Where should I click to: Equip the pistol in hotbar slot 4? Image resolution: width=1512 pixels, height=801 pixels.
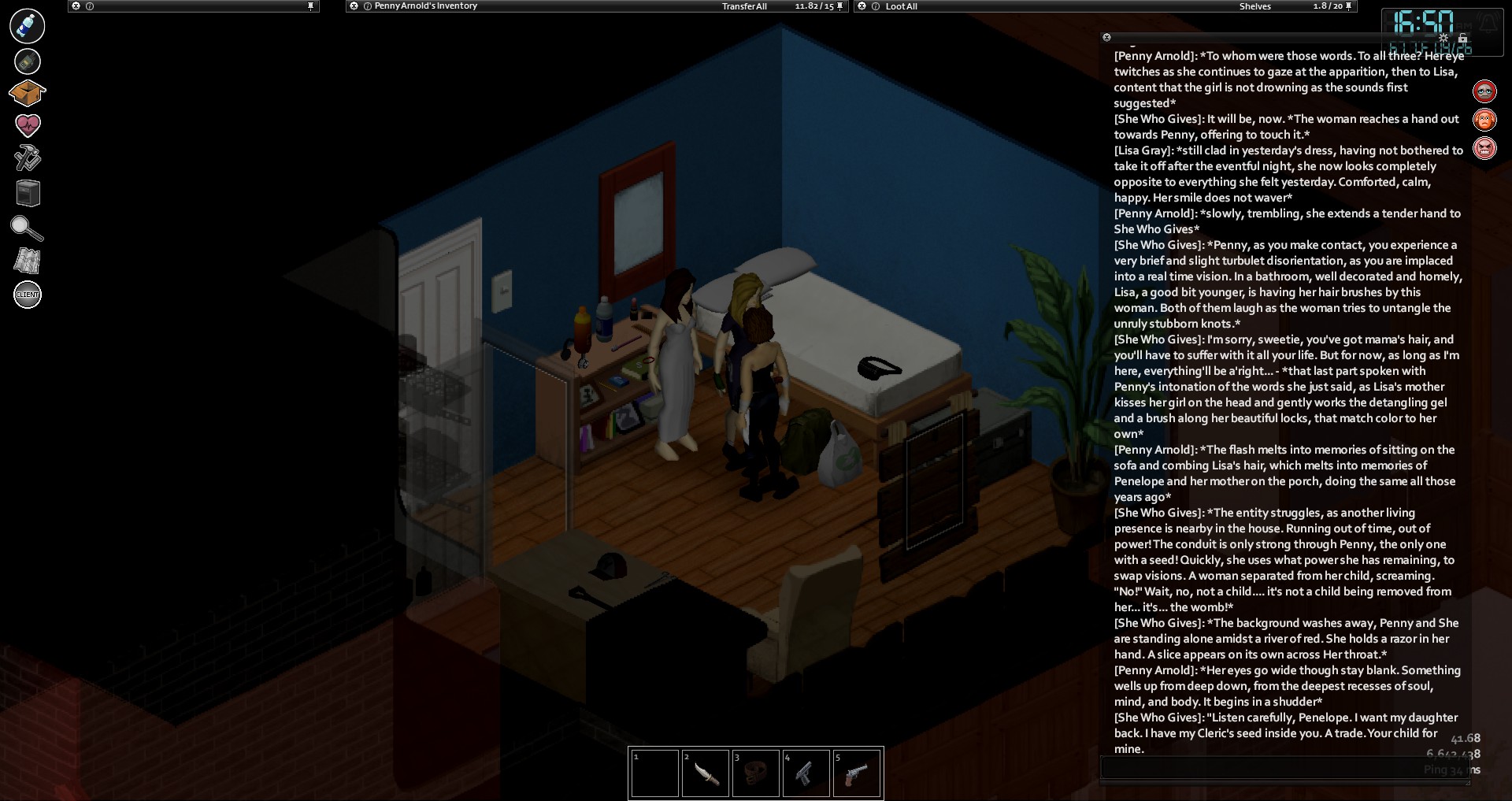[x=806, y=773]
